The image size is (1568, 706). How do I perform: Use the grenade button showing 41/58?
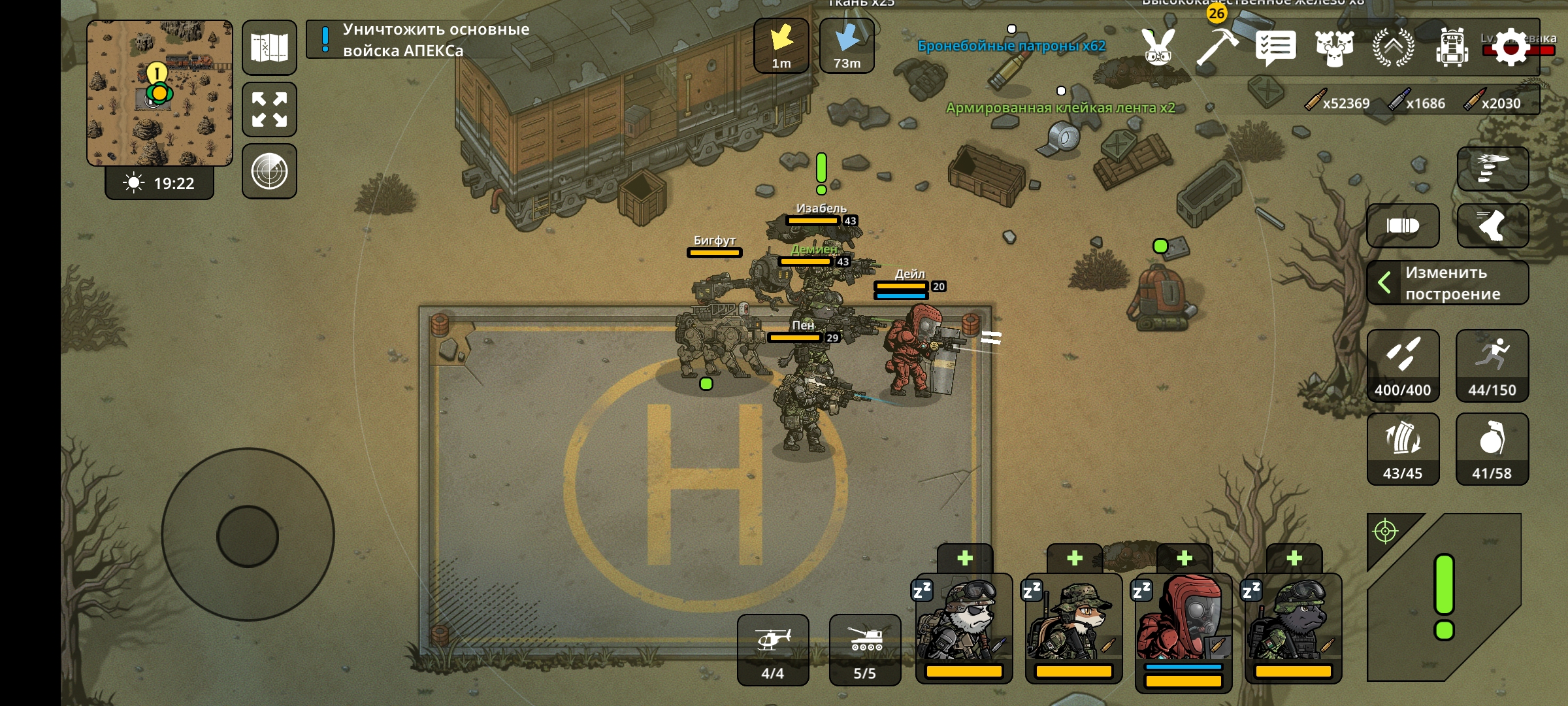1492,449
